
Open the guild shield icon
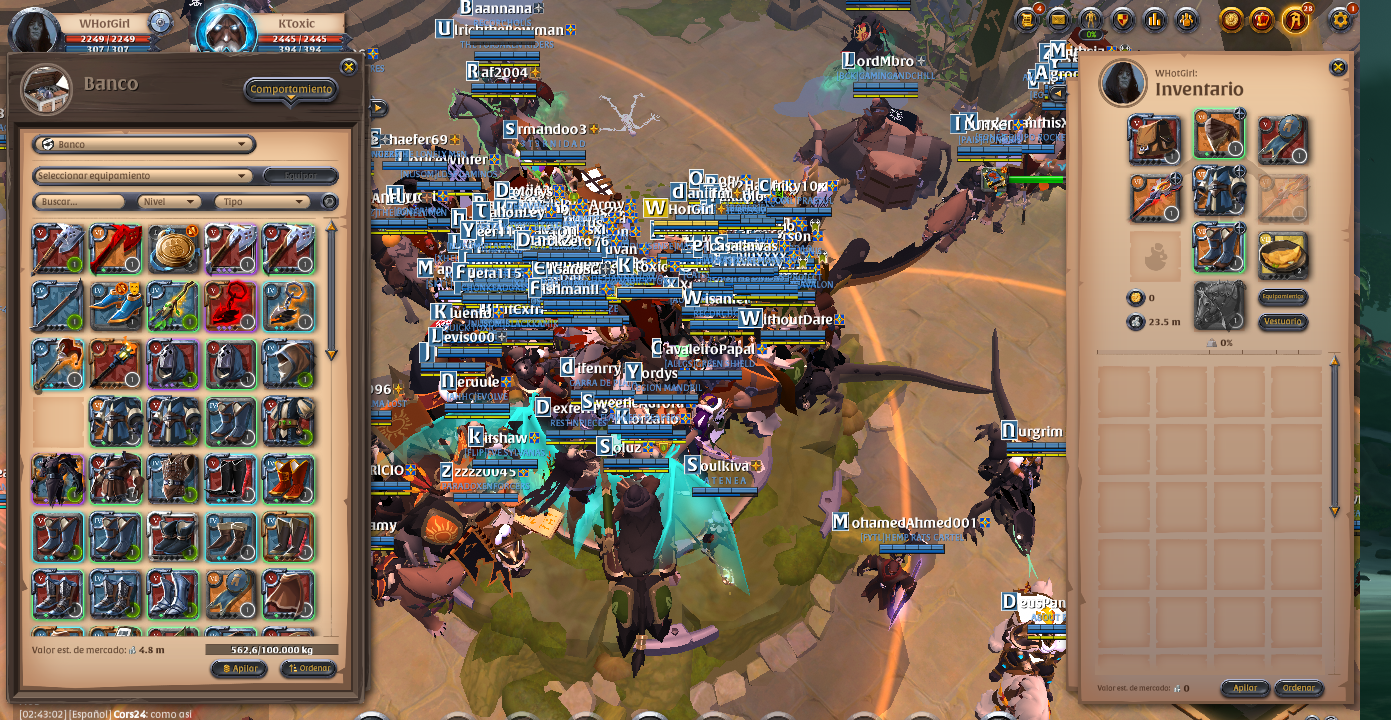pyautogui.click(x=1121, y=19)
